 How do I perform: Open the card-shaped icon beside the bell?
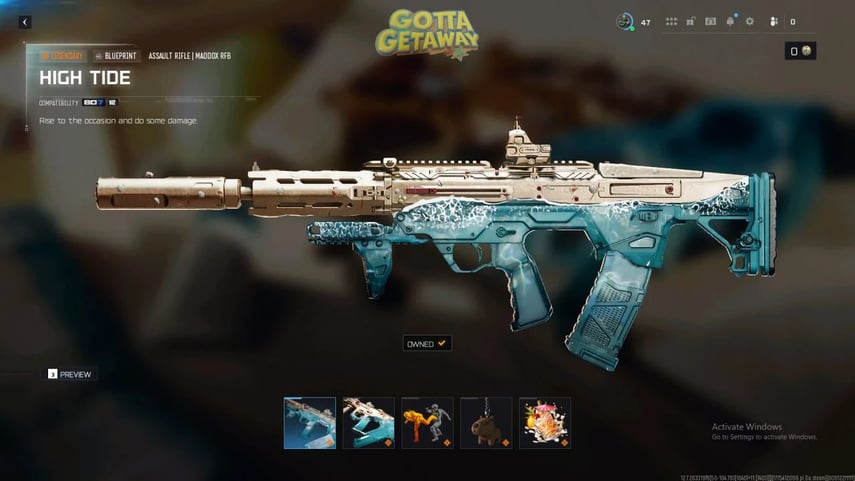pyautogui.click(x=710, y=22)
